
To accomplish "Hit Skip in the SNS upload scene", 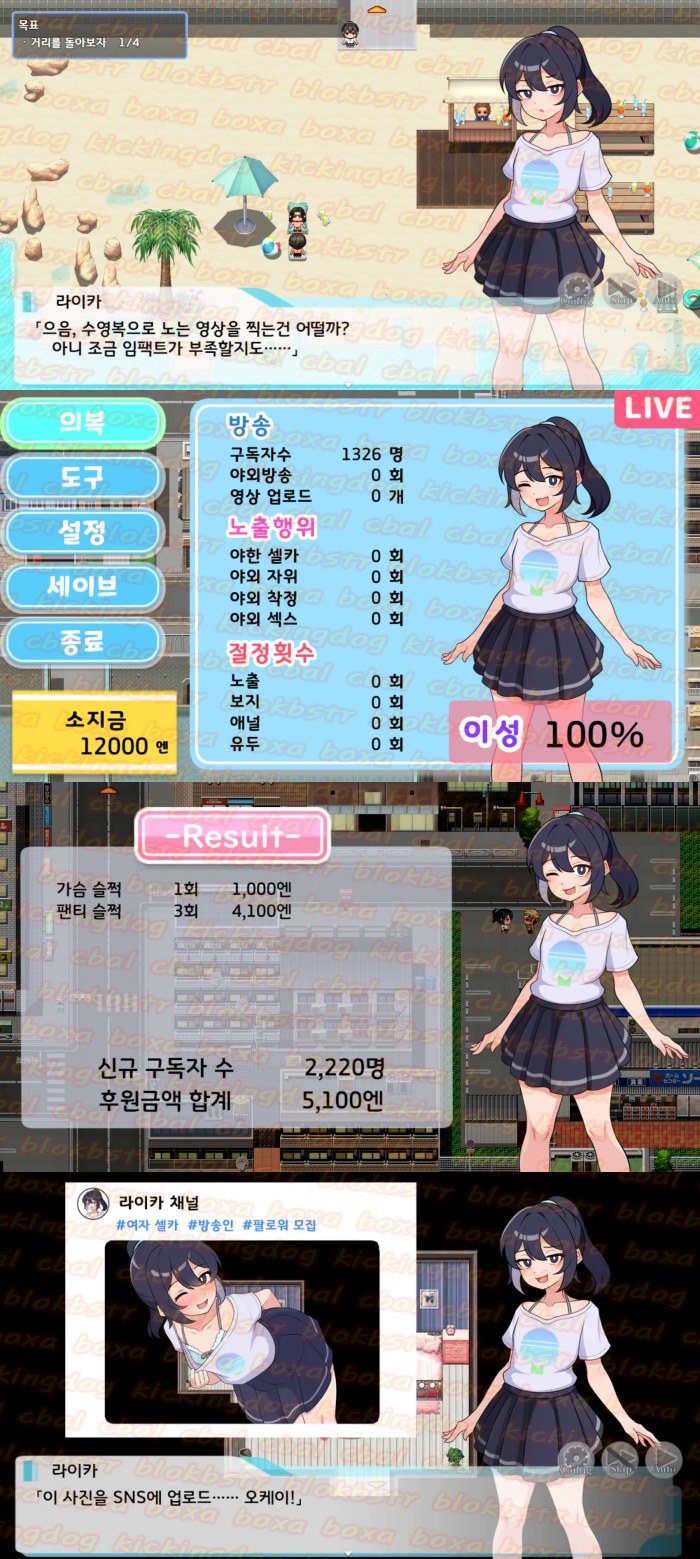I will point(621,1460).
